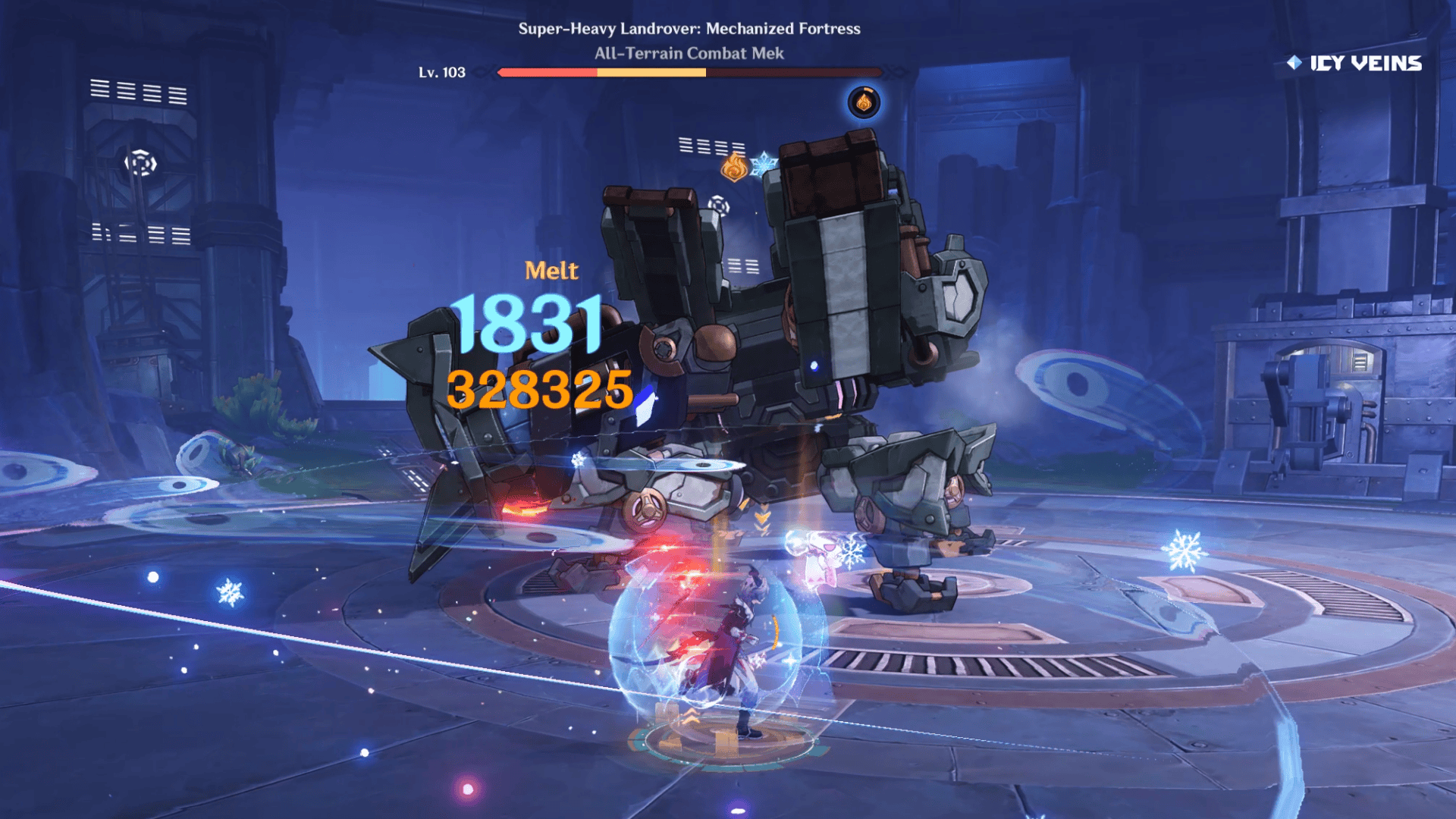Select the Pyro icon below the boss health bar
The width and height of the screenshot is (1456, 819).
(x=864, y=102)
